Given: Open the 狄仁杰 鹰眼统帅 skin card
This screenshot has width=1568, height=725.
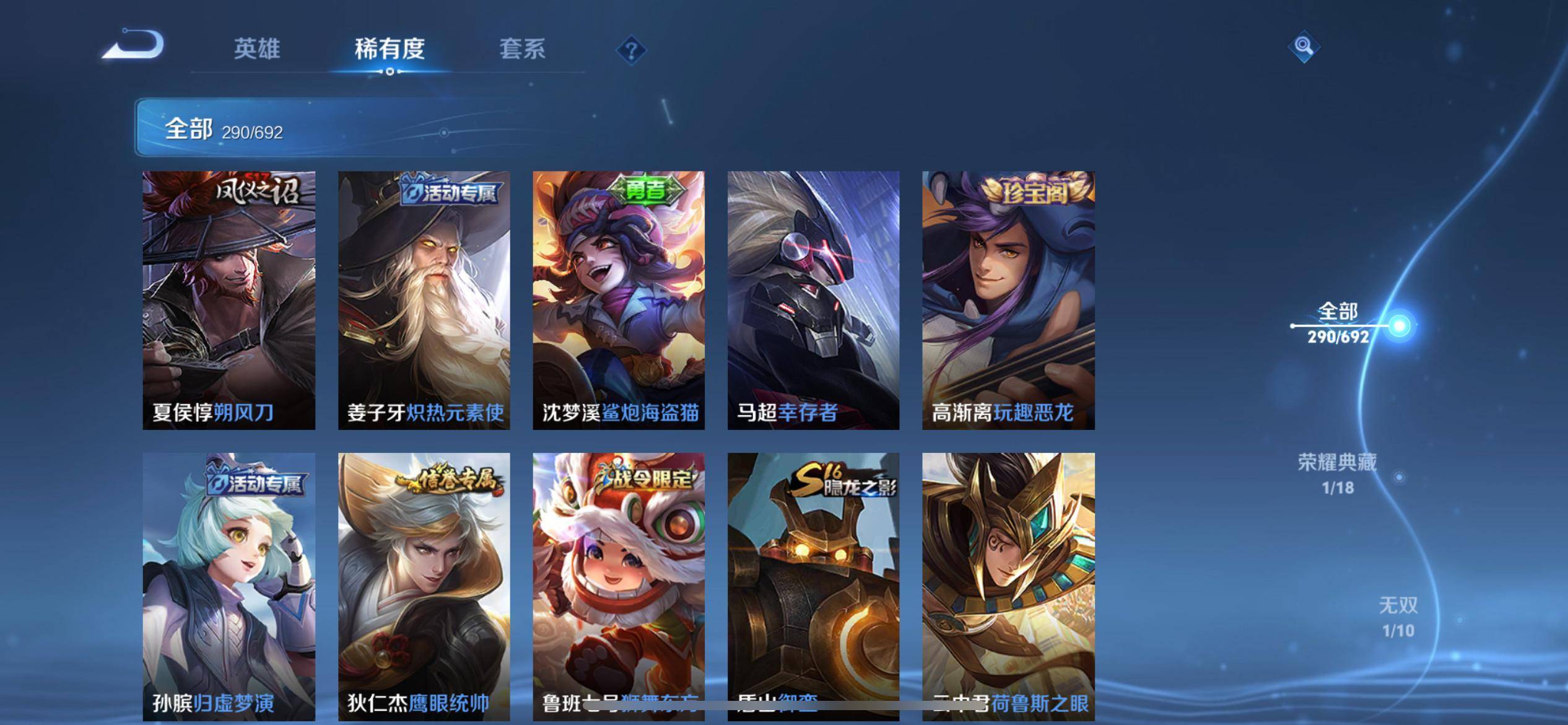Looking at the screenshot, I should tap(424, 586).
